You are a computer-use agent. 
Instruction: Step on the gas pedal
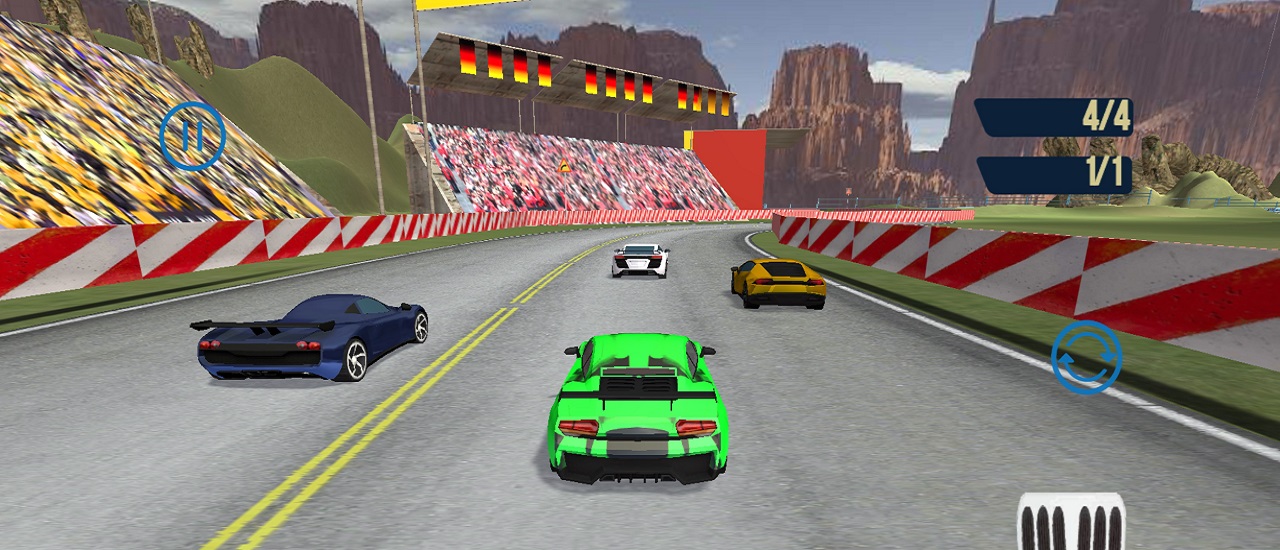click(1071, 522)
